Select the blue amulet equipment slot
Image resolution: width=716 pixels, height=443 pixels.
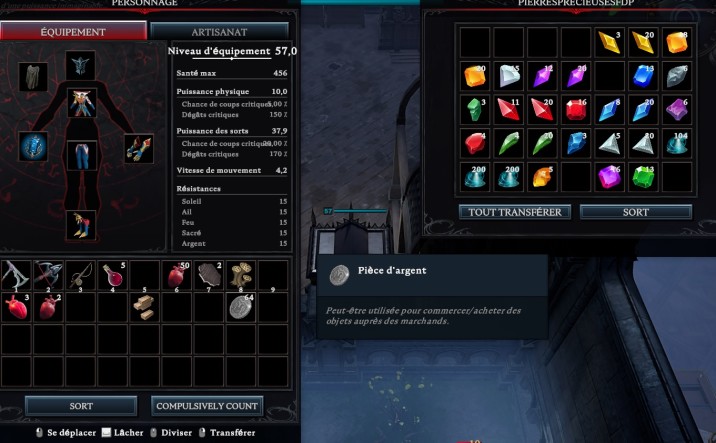pos(35,146)
